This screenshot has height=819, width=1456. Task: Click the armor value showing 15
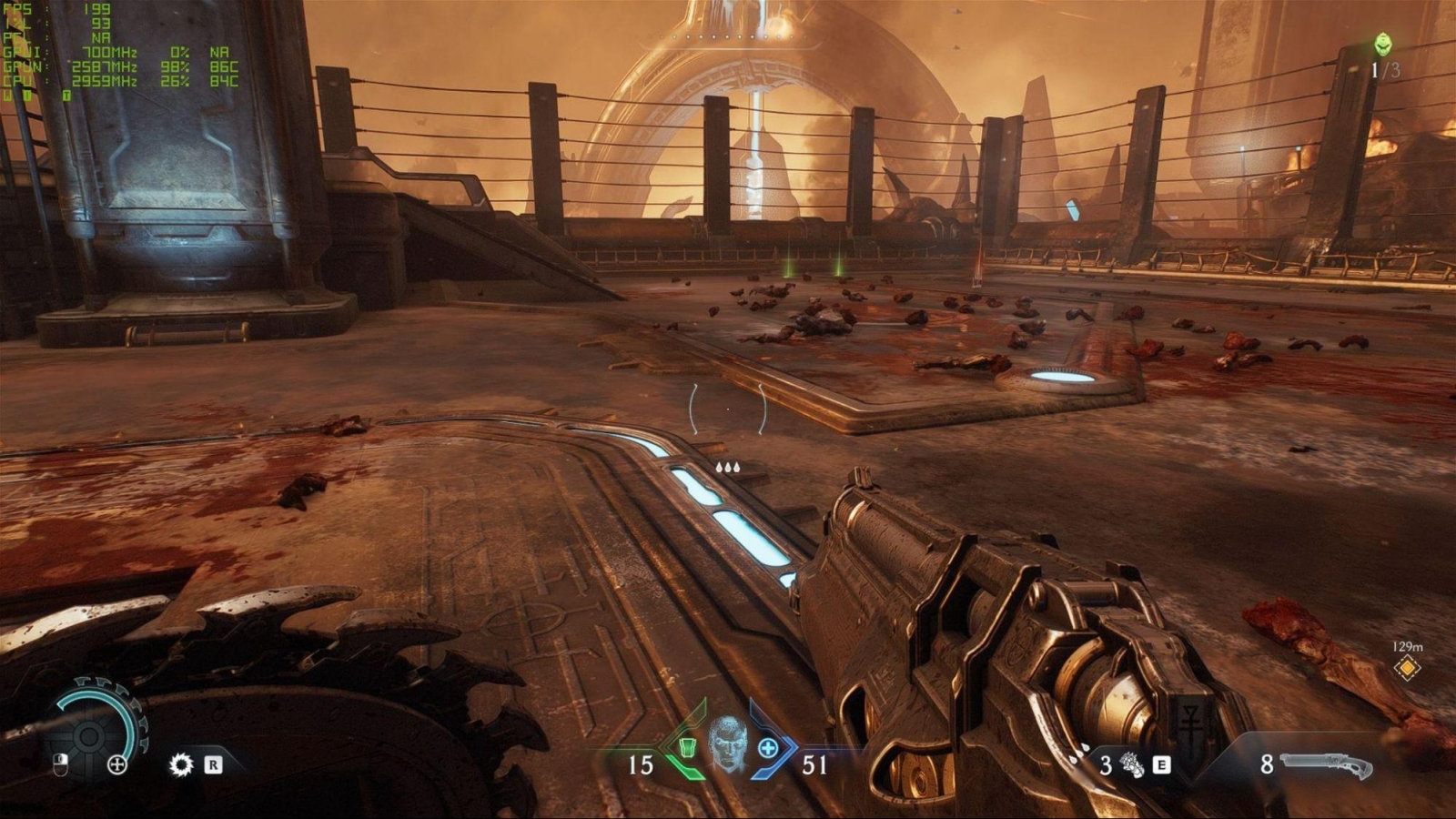click(642, 764)
